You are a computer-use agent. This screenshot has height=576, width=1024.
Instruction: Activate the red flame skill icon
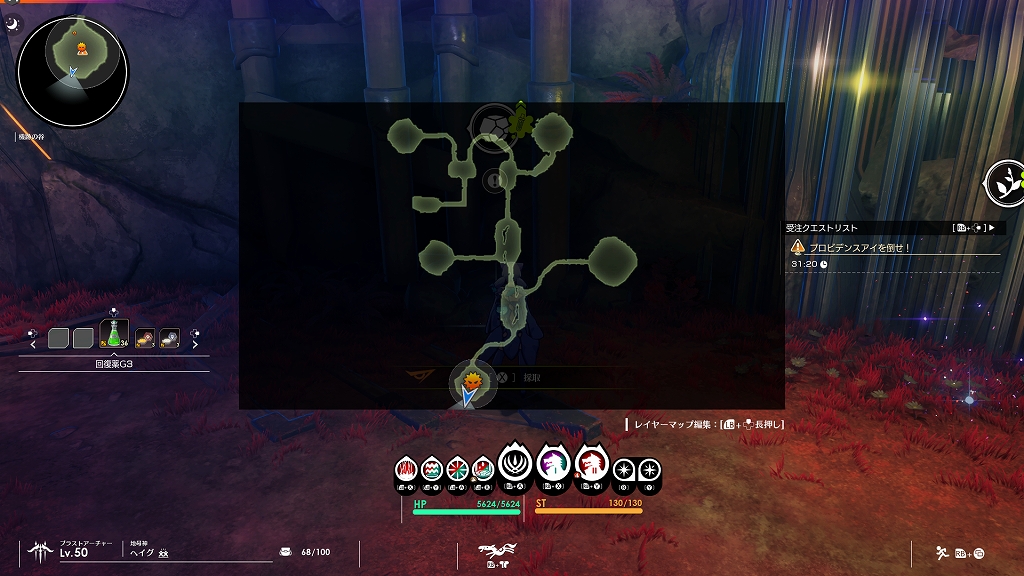408,467
